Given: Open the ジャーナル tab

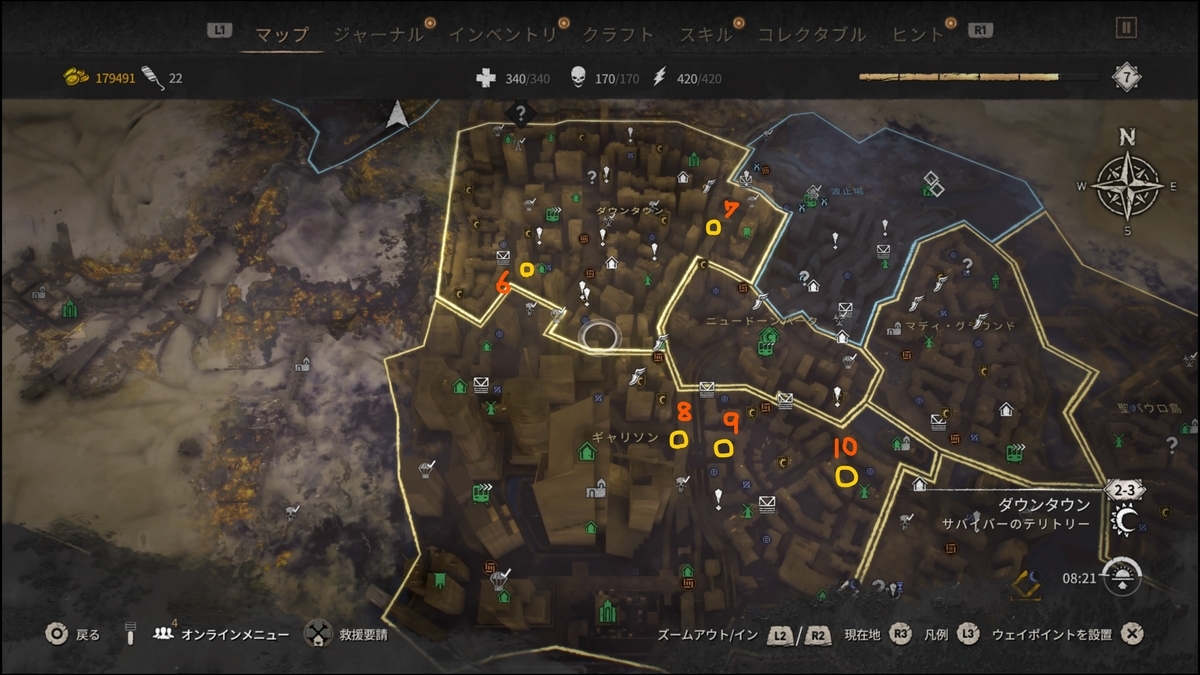Looking at the screenshot, I should (377, 34).
